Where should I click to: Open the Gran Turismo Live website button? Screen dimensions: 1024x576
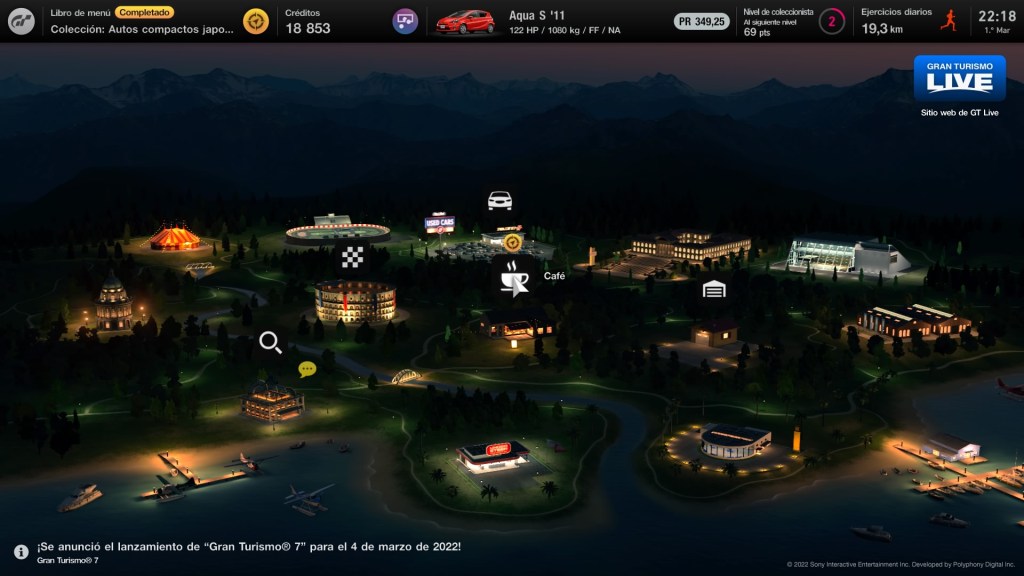[x=959, y=79]
